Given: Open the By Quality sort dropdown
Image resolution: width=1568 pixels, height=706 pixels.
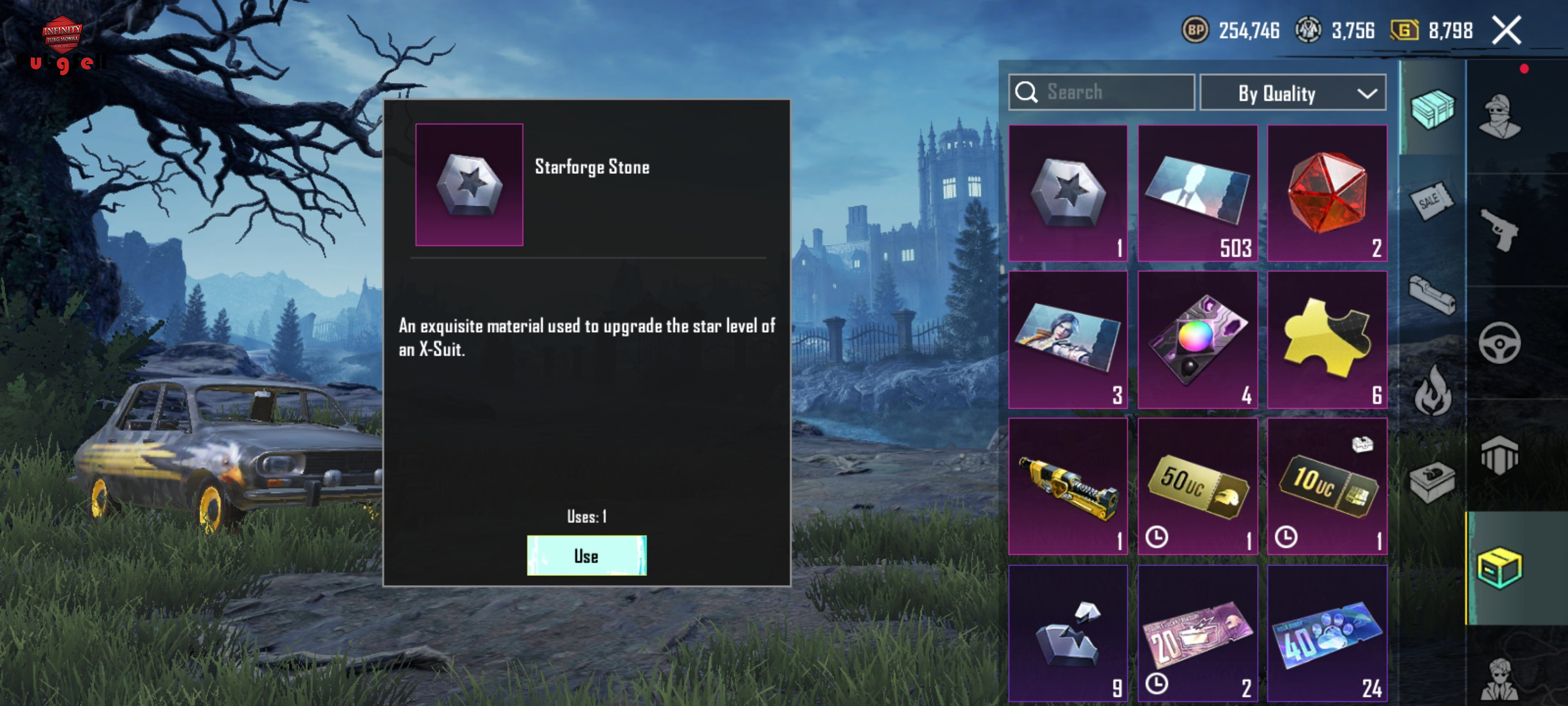Looking at the screenshot, I should tap(1293, 93).
